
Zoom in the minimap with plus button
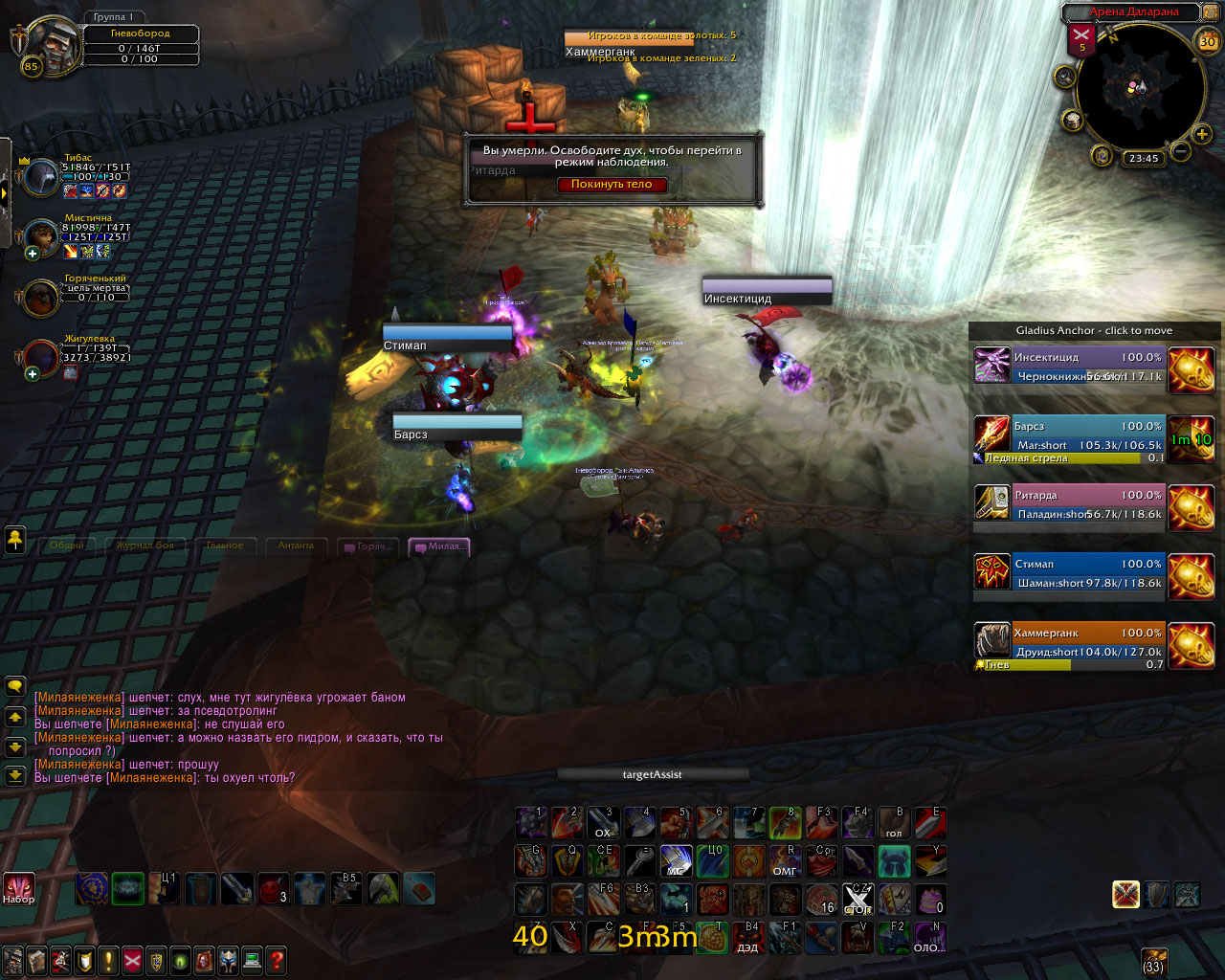(x=1202, y=135)
